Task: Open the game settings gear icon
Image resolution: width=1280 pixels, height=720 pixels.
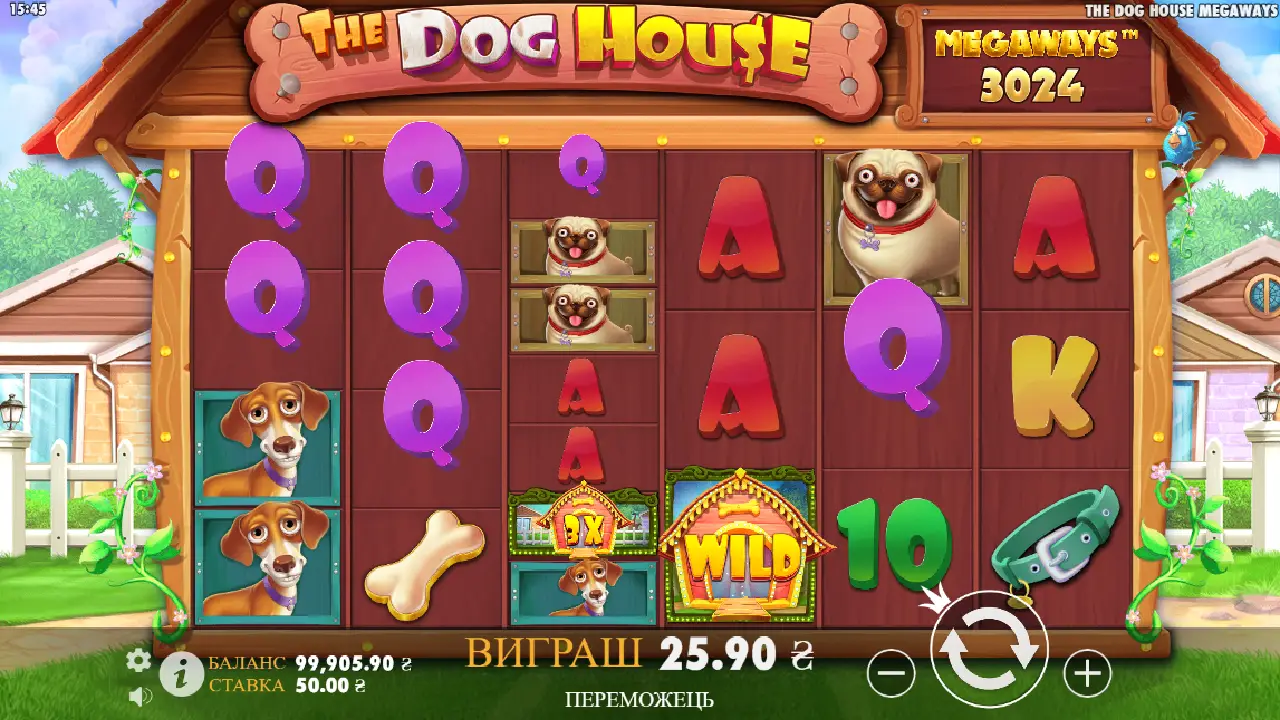Action: point(138,660)
